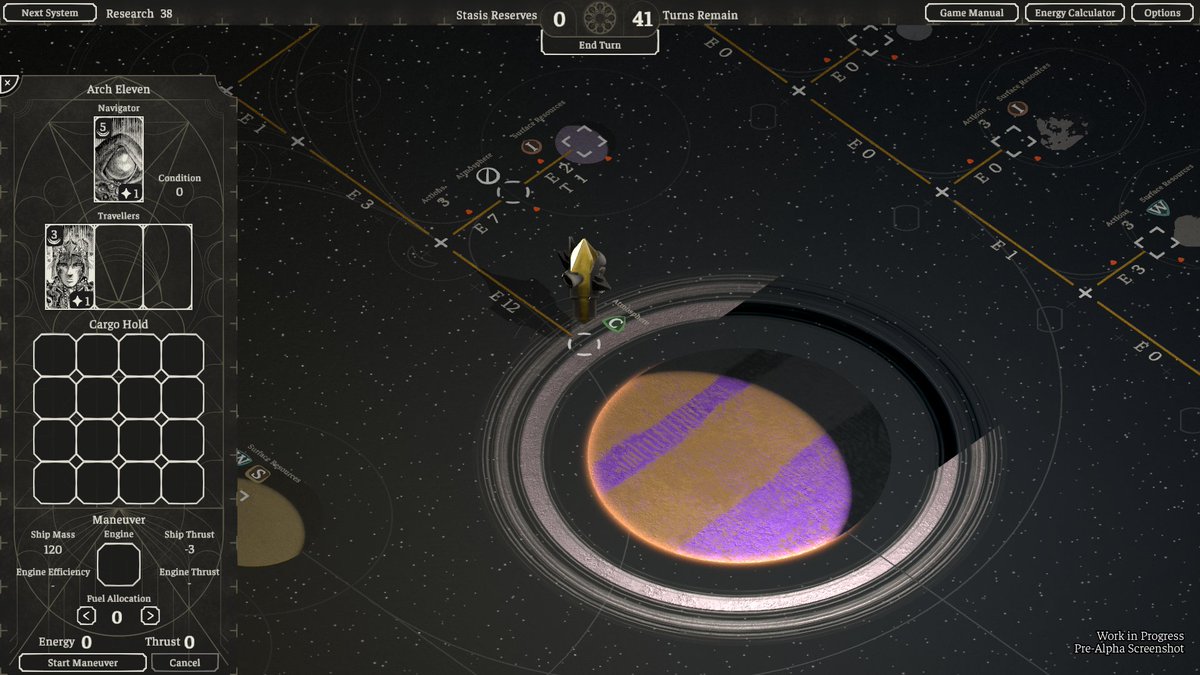Select the first Traveller card
The image size is (1200, 675).
70,266
